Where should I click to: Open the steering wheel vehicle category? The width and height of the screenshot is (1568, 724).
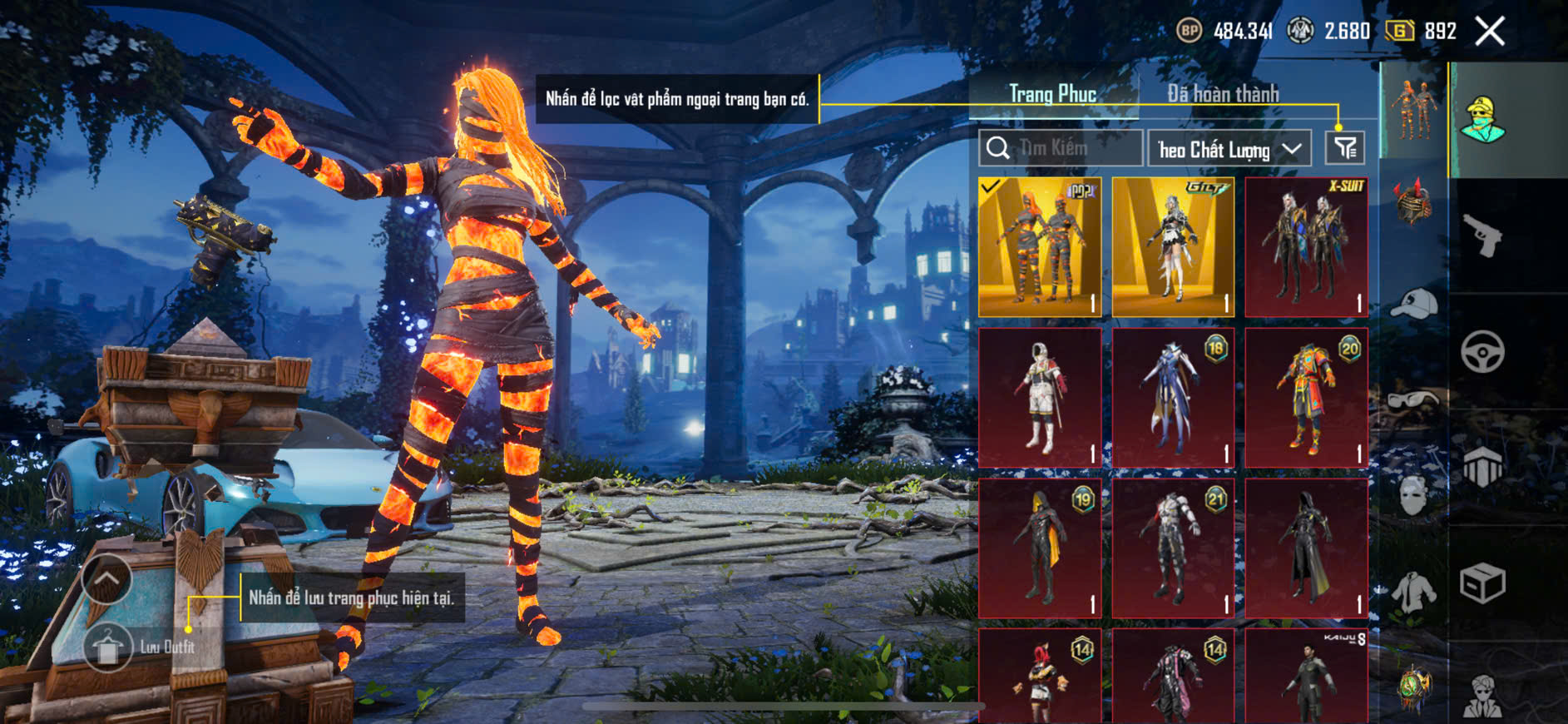coord(1482,351)
